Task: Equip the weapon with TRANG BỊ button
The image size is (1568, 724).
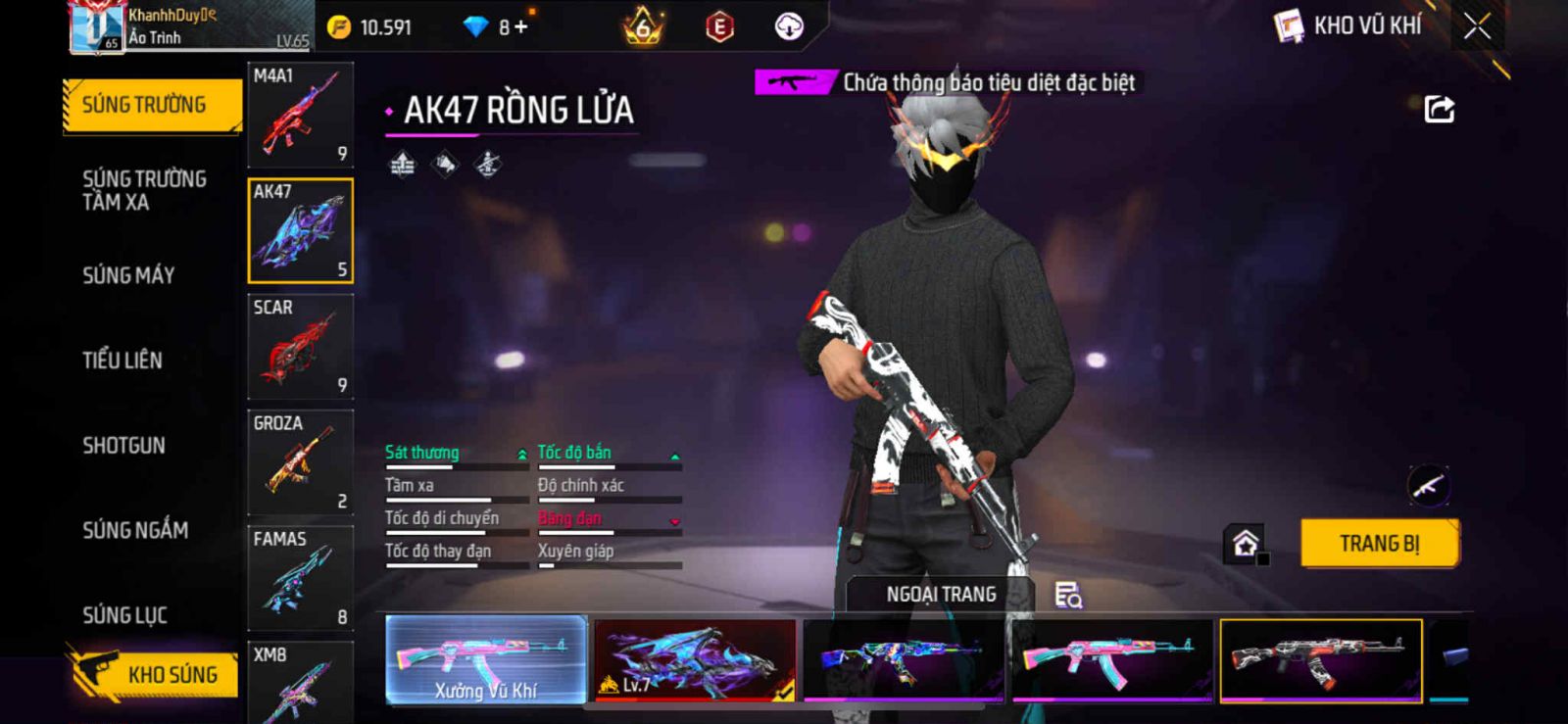Action: click(1379, 543)
